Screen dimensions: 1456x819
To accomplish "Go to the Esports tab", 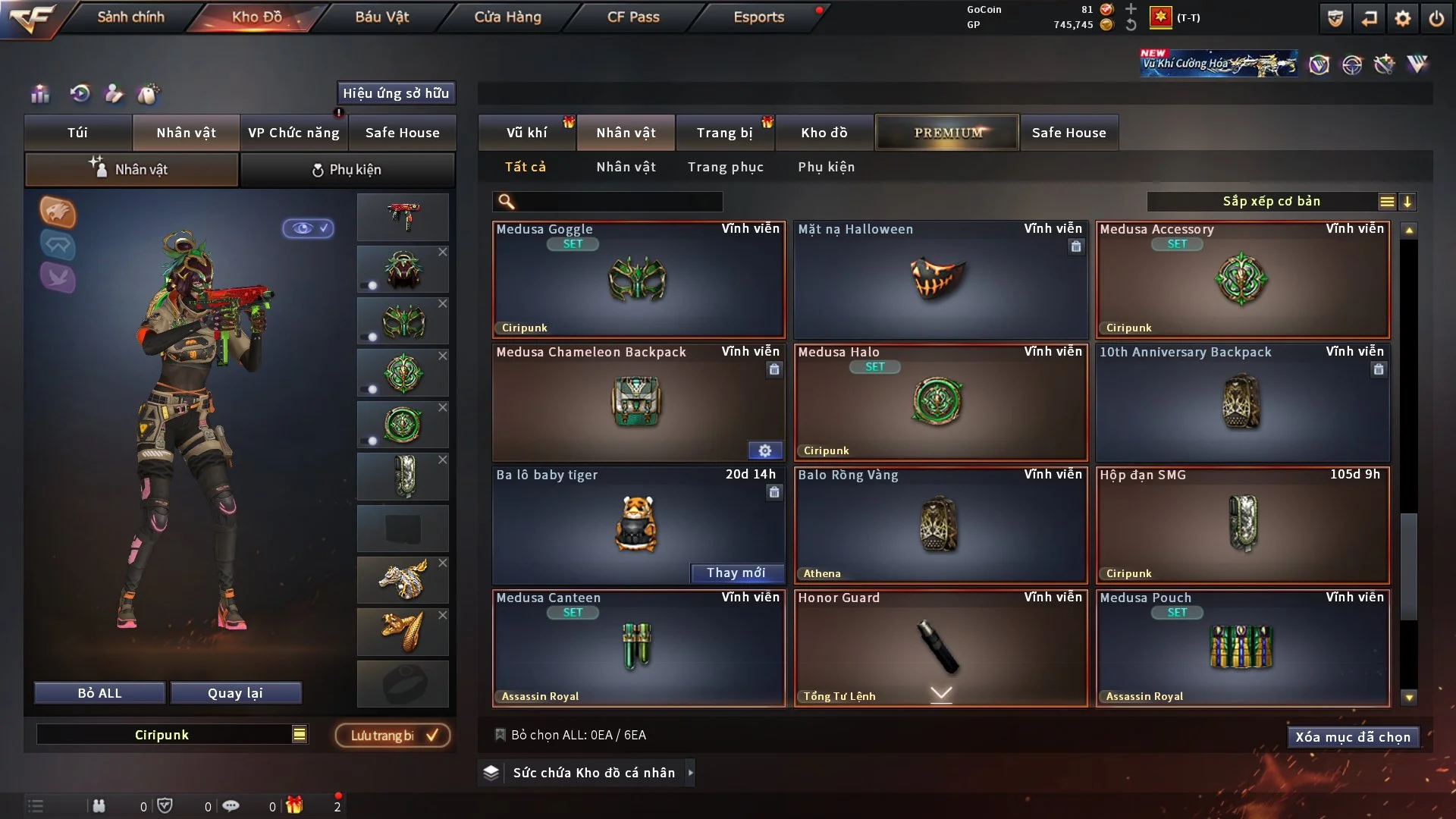I will (x=758, y=17).
